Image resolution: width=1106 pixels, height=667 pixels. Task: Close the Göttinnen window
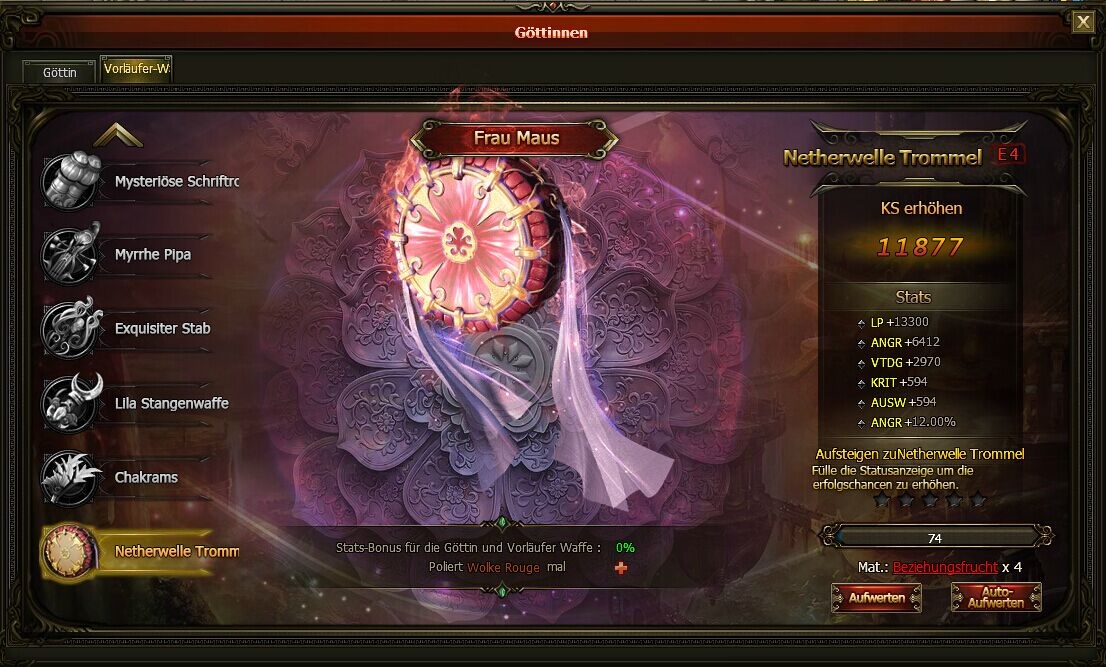tap(1083, 22)
